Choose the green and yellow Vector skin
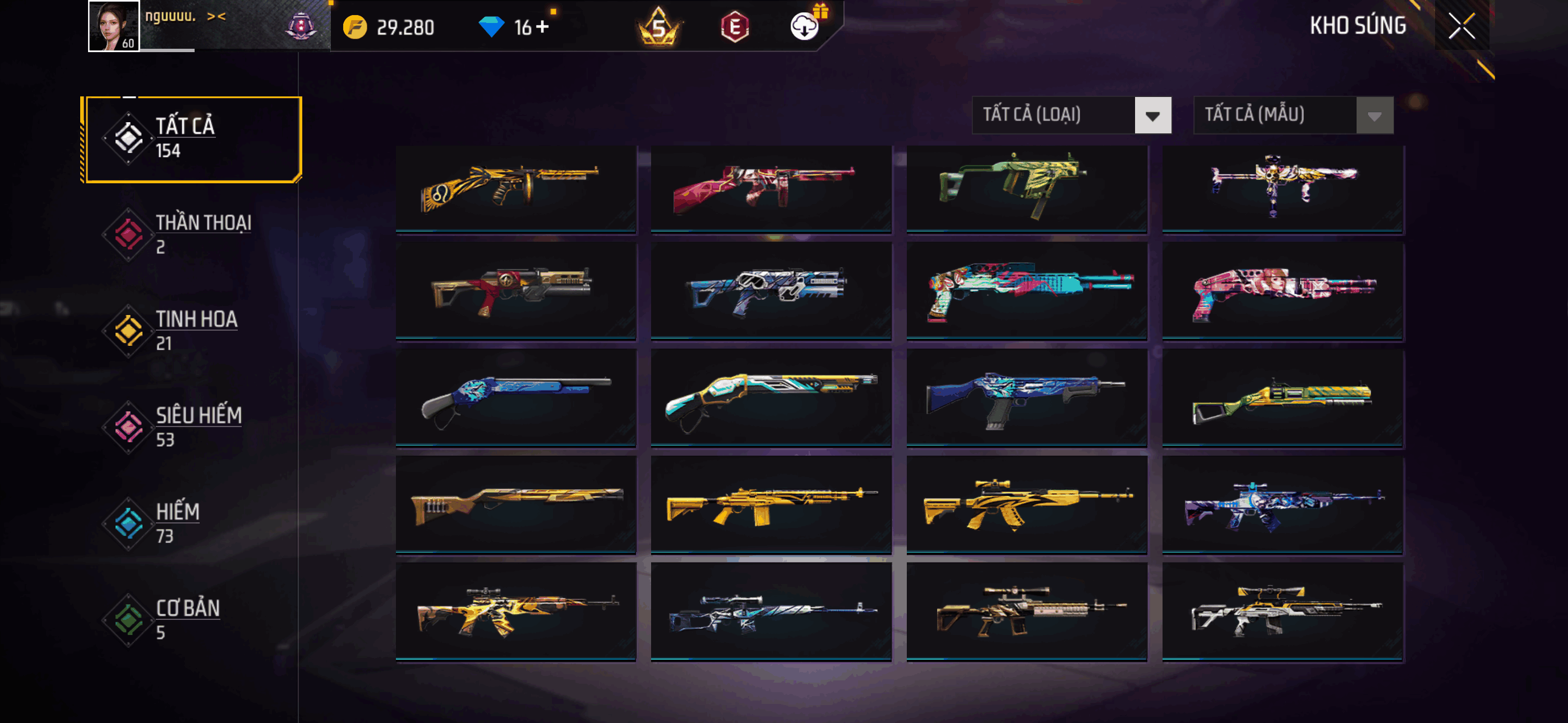The image size is (1568, 723). (x=1026, y=188)
